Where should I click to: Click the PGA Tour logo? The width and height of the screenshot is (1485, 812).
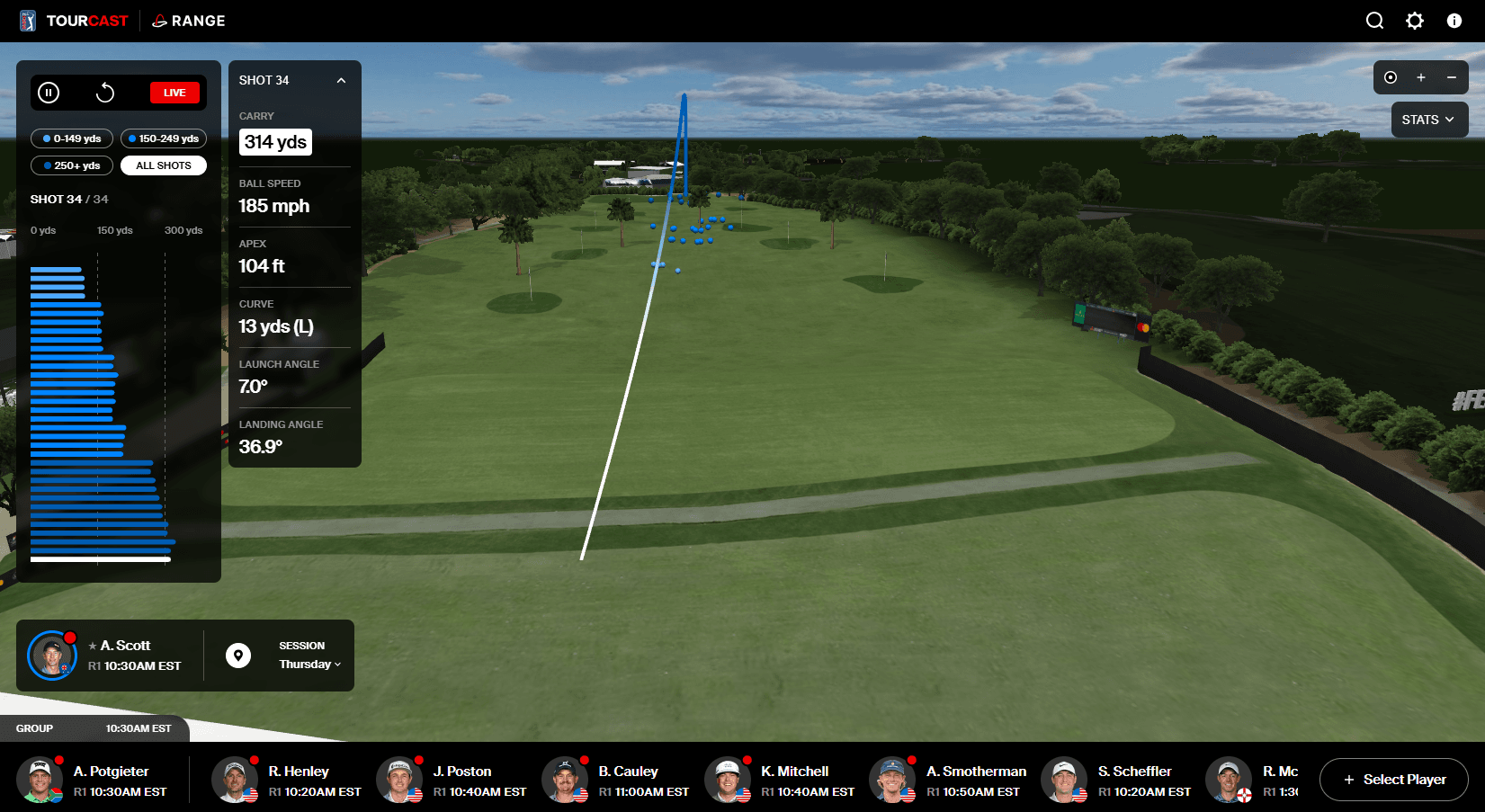(x=26, y=20)
